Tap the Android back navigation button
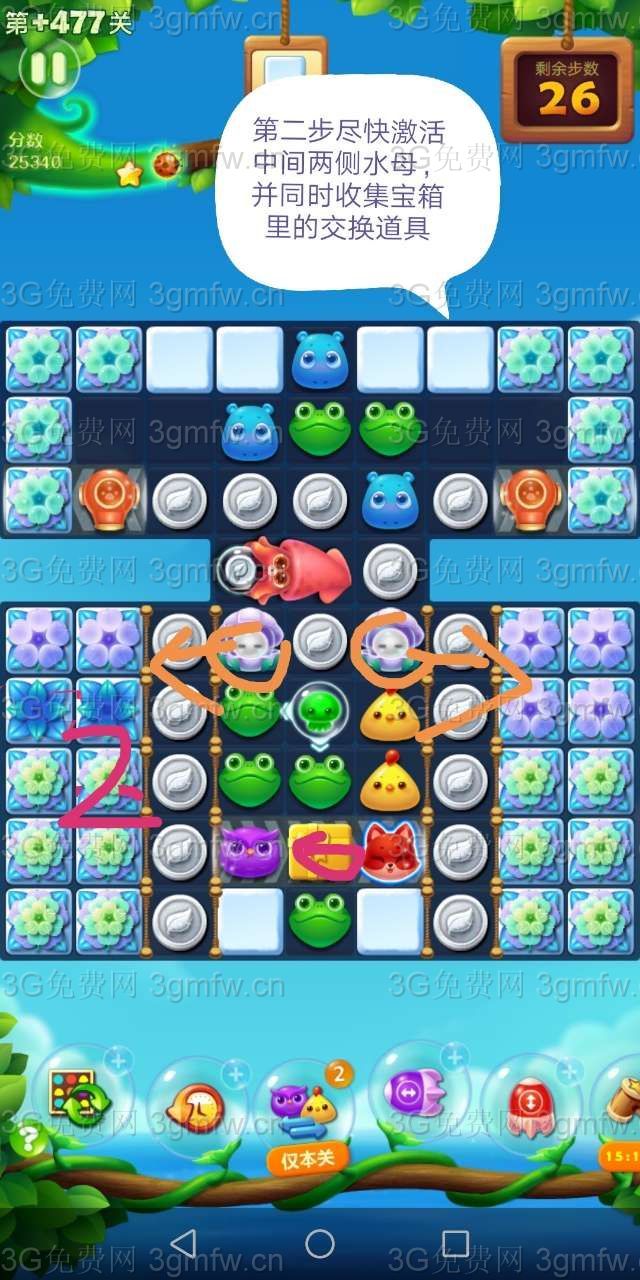 183,1243
